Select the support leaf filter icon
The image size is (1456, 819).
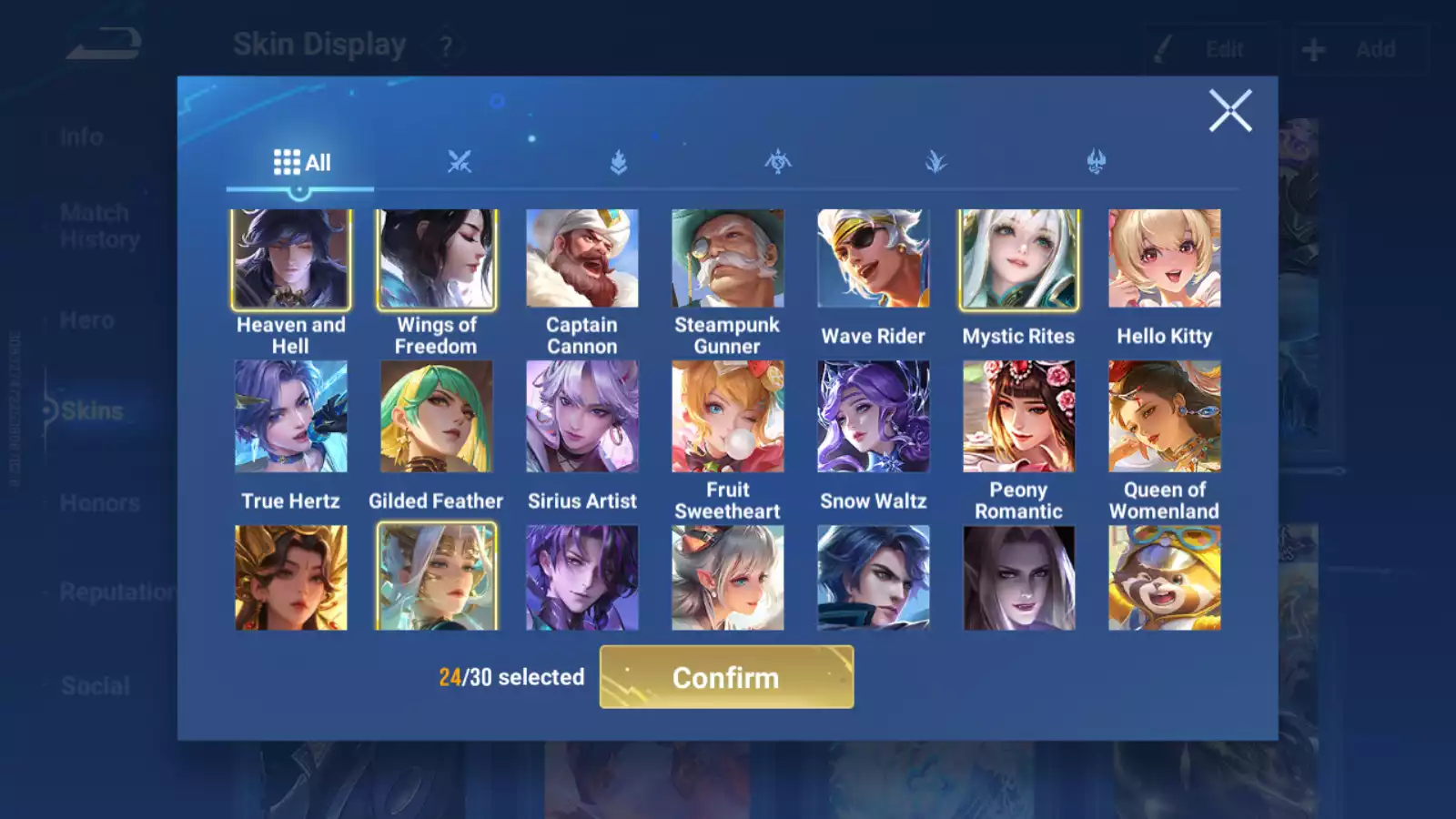(x=937, y=161)
